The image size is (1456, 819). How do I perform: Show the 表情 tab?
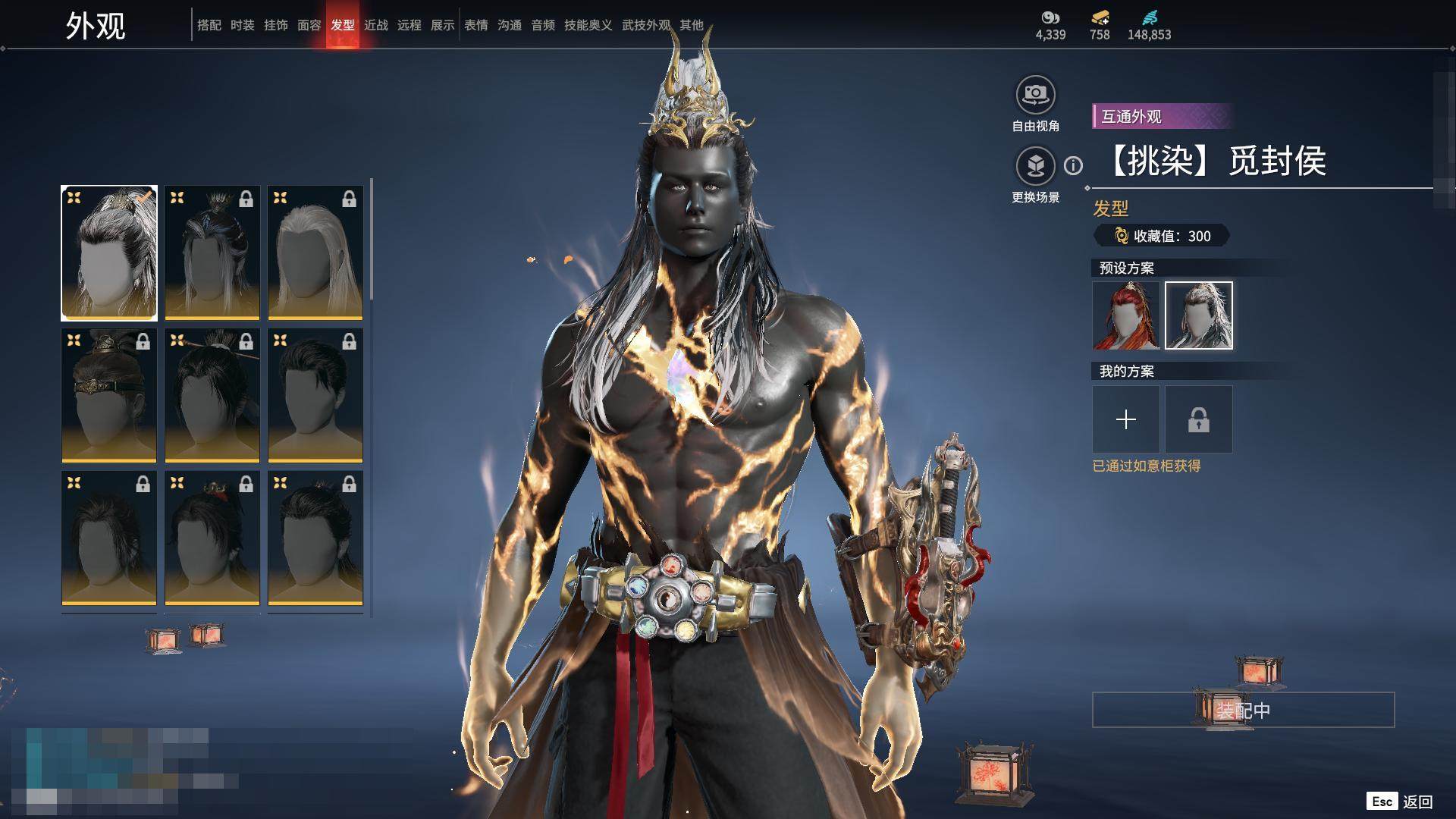point(475,25)
